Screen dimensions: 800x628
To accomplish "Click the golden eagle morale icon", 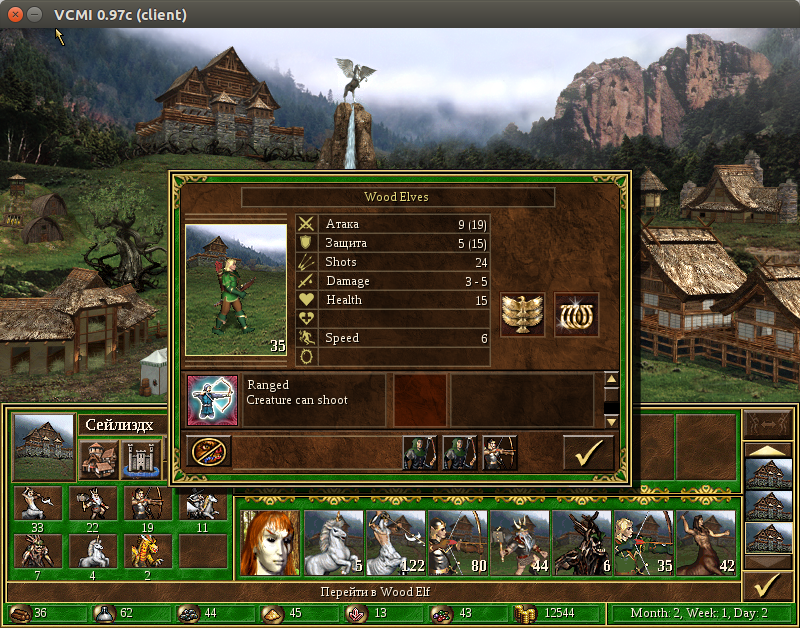I will (522, 315).
